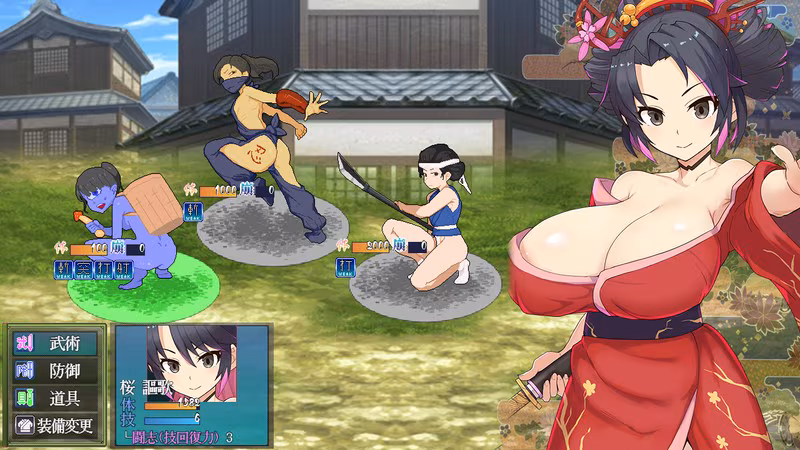The width and height of the screenshot is (800, 450).
Task: Select the 武術 martial arts command
Action: click(57, 344)
